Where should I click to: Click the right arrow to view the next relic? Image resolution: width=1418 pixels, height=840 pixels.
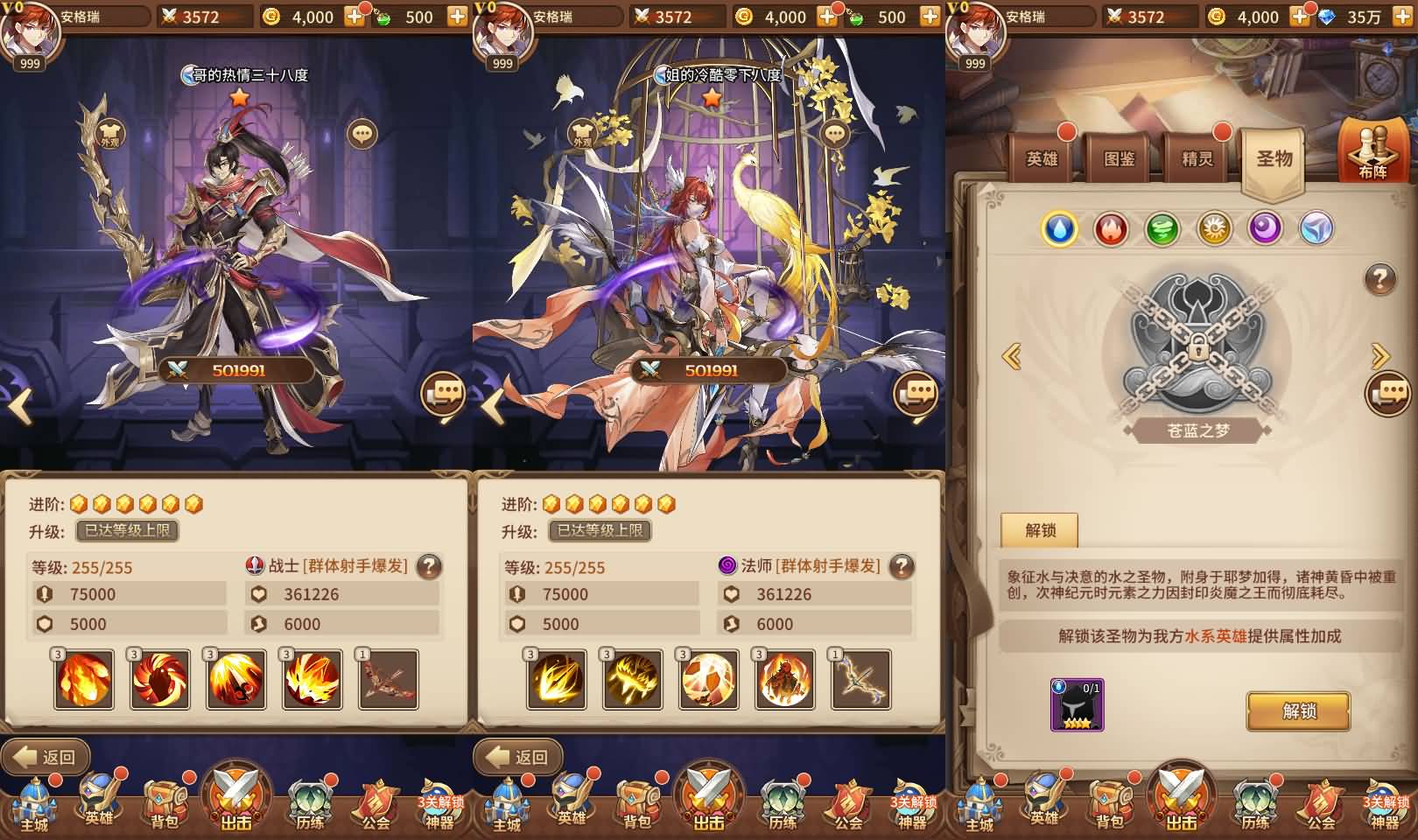[x=1380, y=357]
